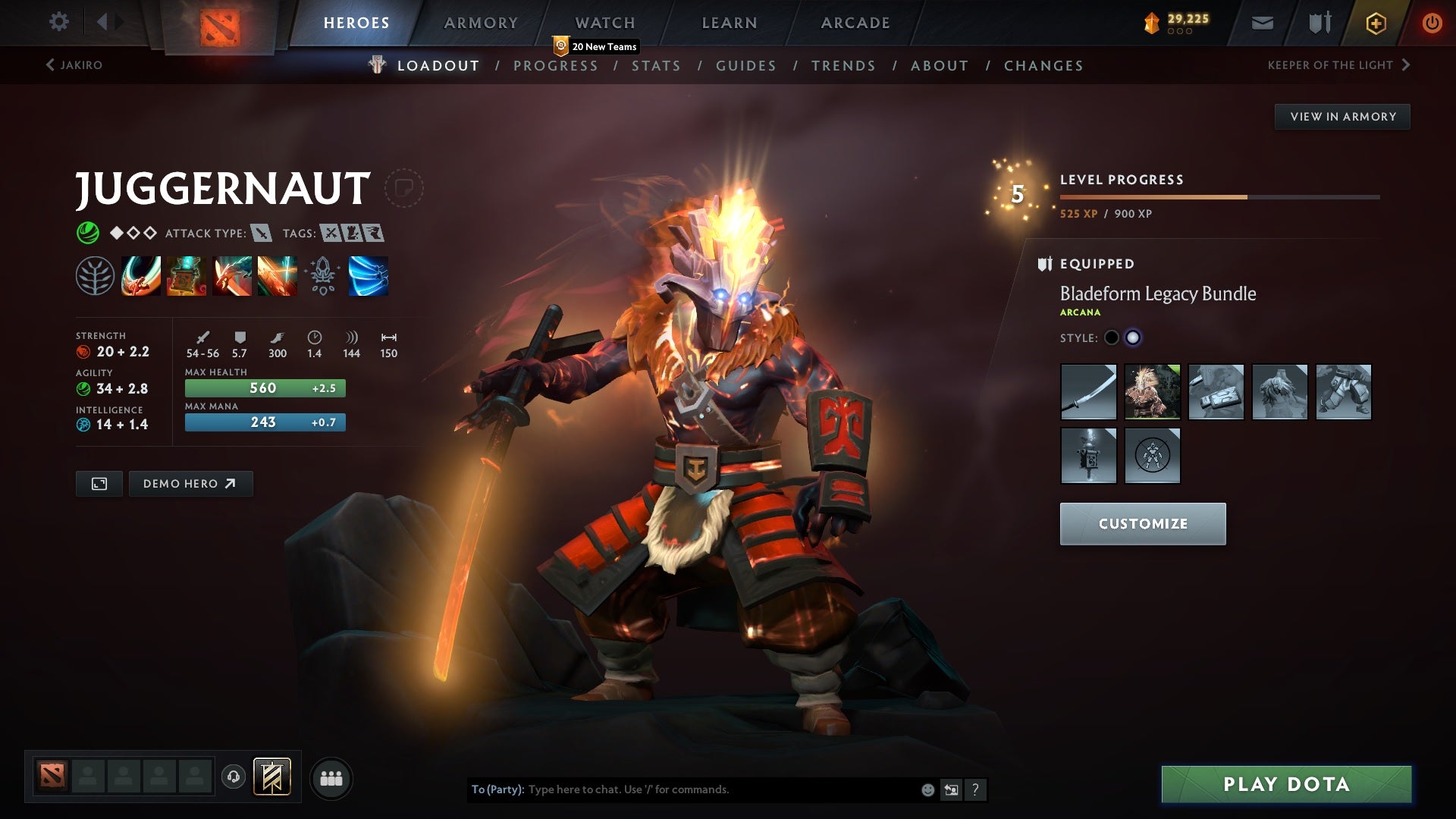This screenshot has height=819, width=1456.
Task: Open the mail notifications icon
Action: tap(1262, 23)
